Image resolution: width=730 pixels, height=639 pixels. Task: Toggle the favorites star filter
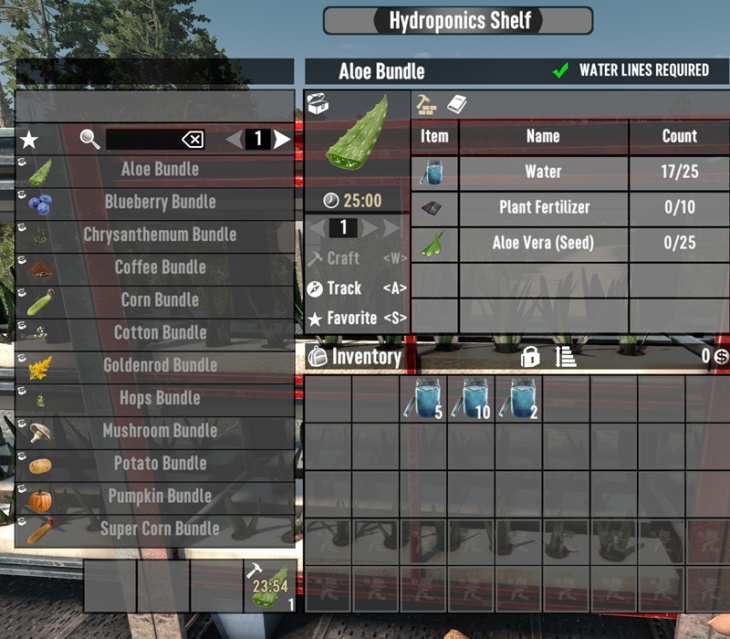[x=30, y=140]
